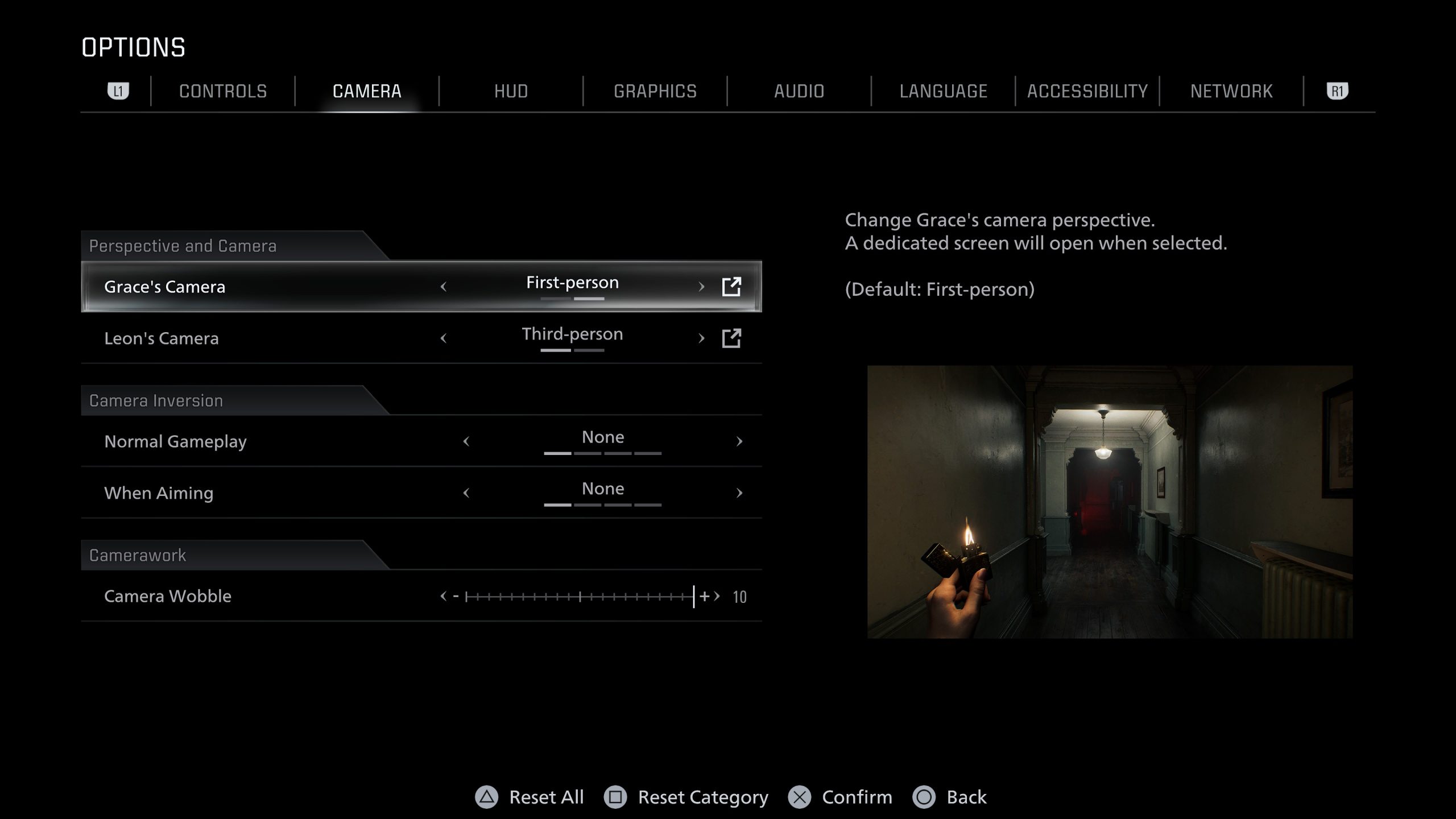Click the Circle icon next to Back
Screen dimensions: 1456x819
pyautogui.click(x=925, y=797)
